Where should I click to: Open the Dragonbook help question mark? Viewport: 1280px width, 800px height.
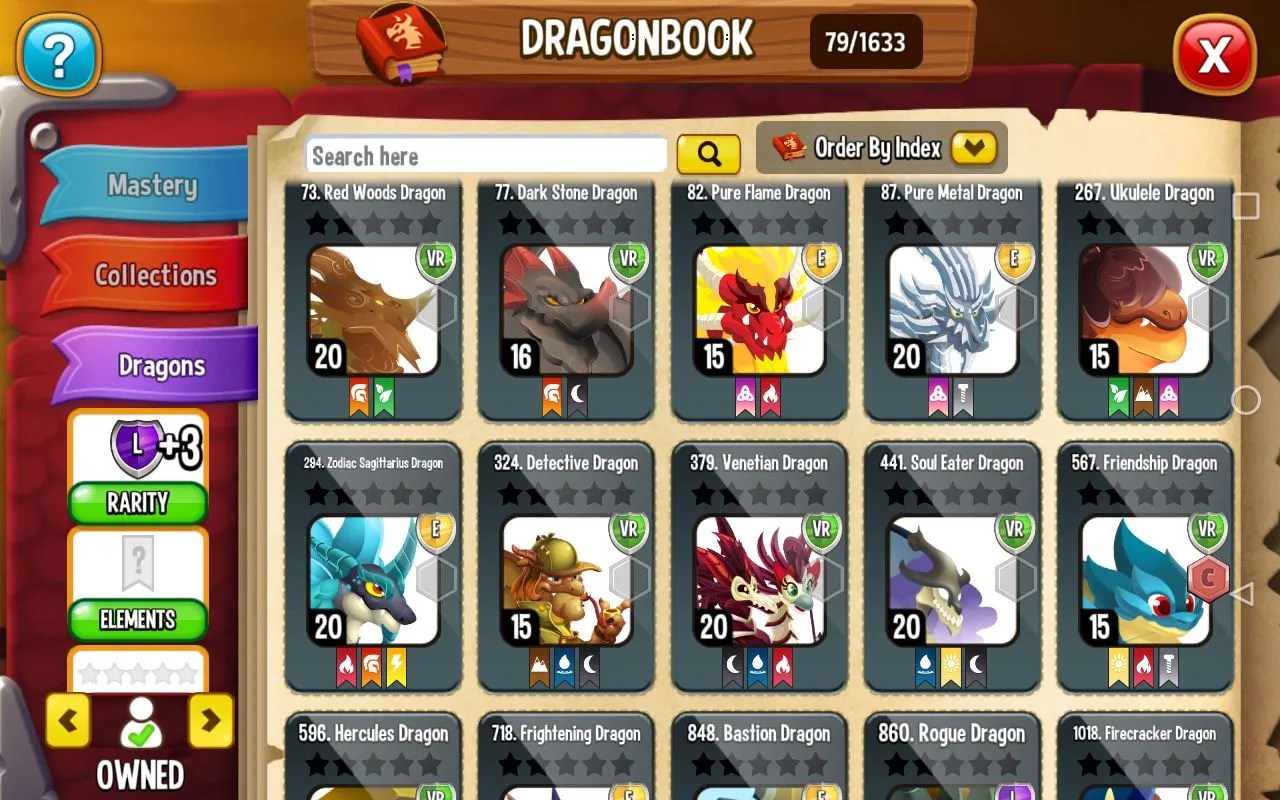click(57, 55)
